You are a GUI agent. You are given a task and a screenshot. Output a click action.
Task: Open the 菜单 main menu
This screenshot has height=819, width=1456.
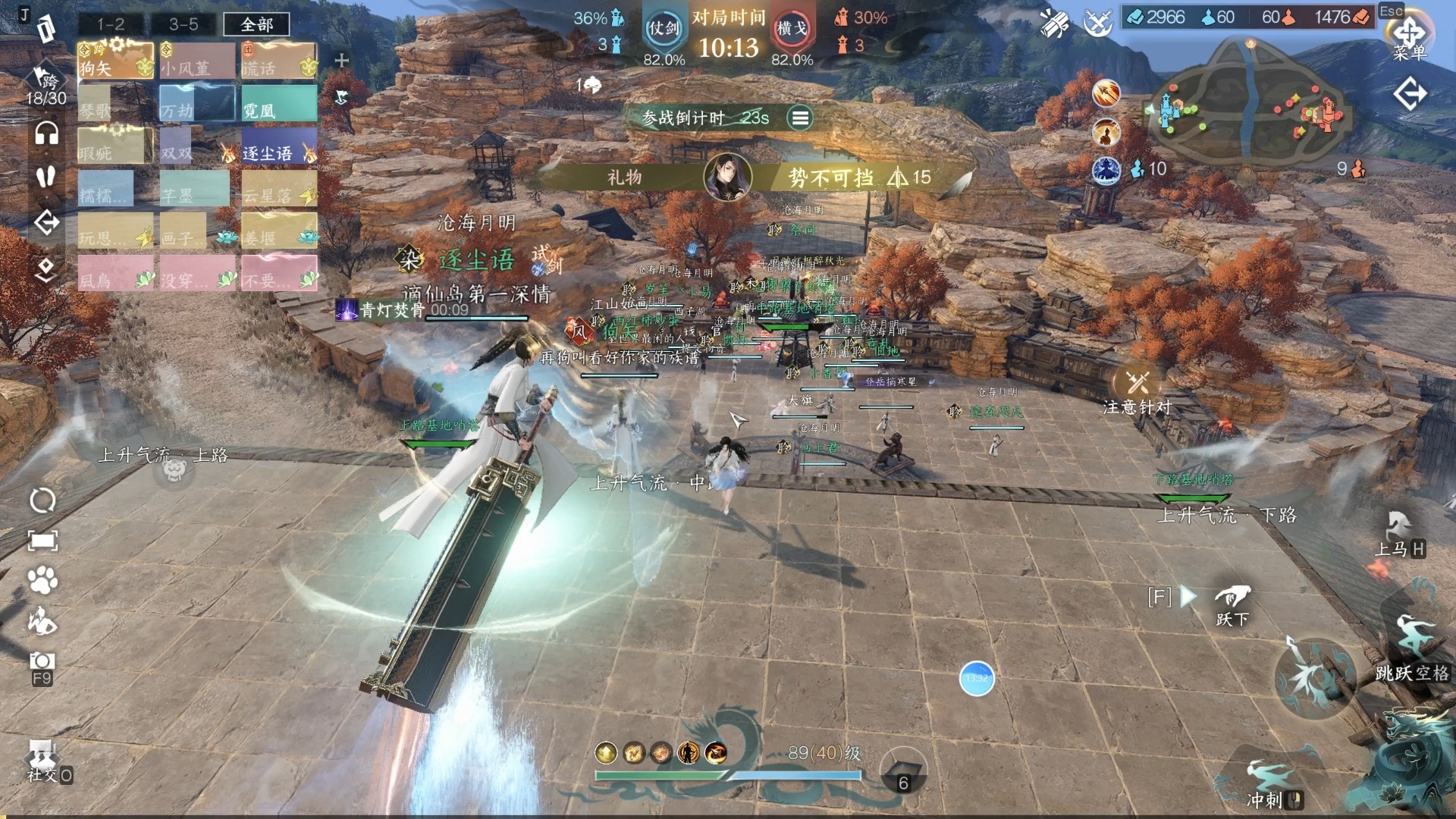pos(1409,36)
